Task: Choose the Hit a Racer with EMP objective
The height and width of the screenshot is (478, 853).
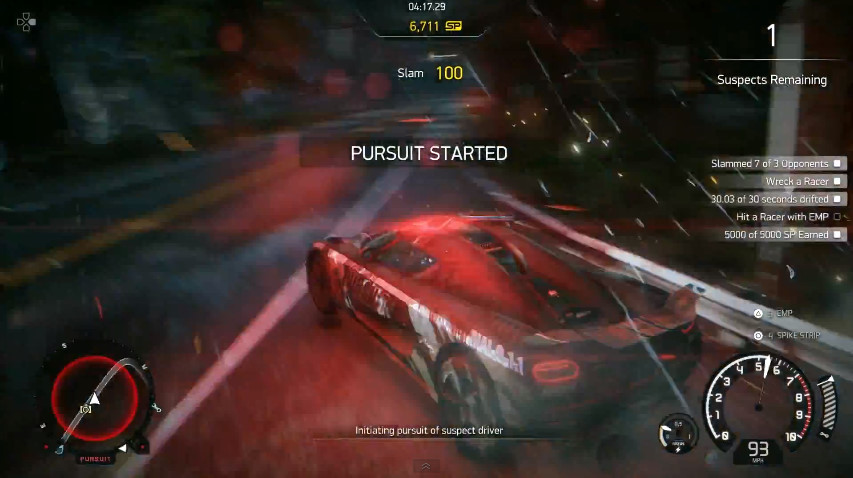Action: (788, 217)
